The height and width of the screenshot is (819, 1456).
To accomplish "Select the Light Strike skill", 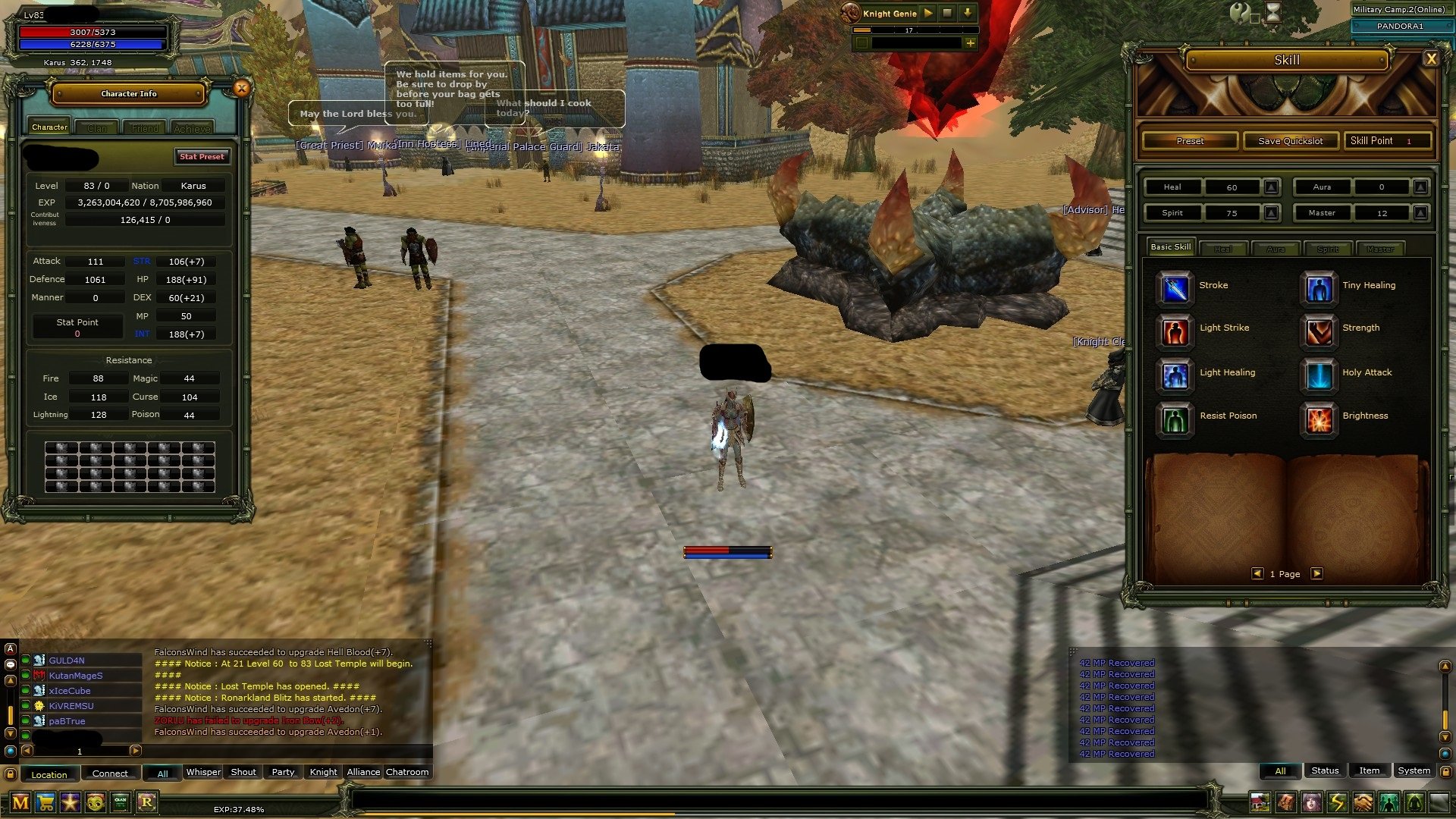I will click(x=1174, y=331).
